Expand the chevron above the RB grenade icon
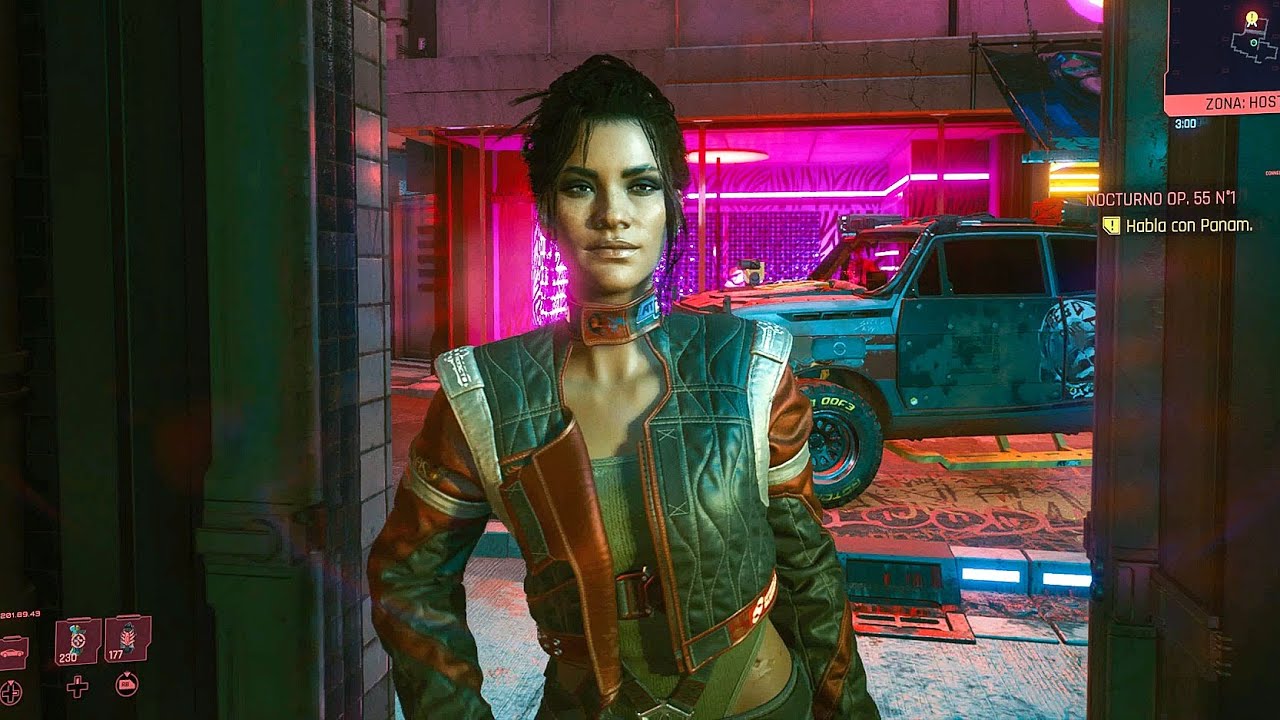 click(127, 673)
